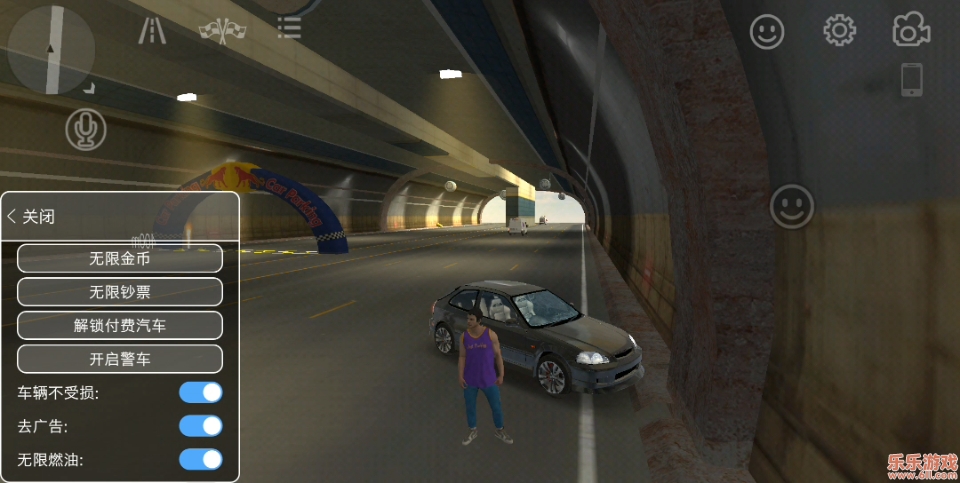Open the list menu icon
This screenshot has width=960, height=483.
(289, 29)
